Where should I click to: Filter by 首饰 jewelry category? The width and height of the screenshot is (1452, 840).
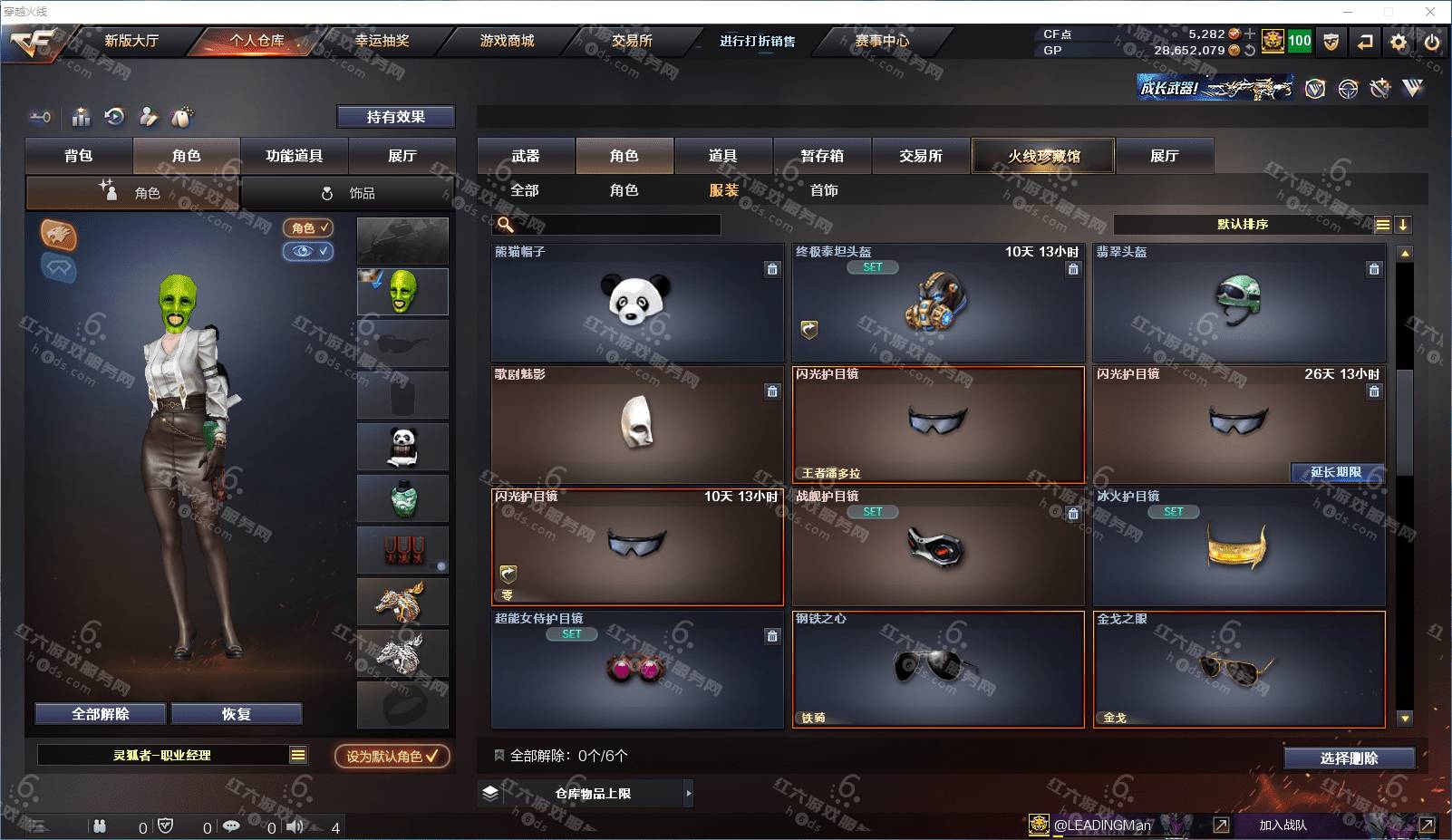coord(824,190)
